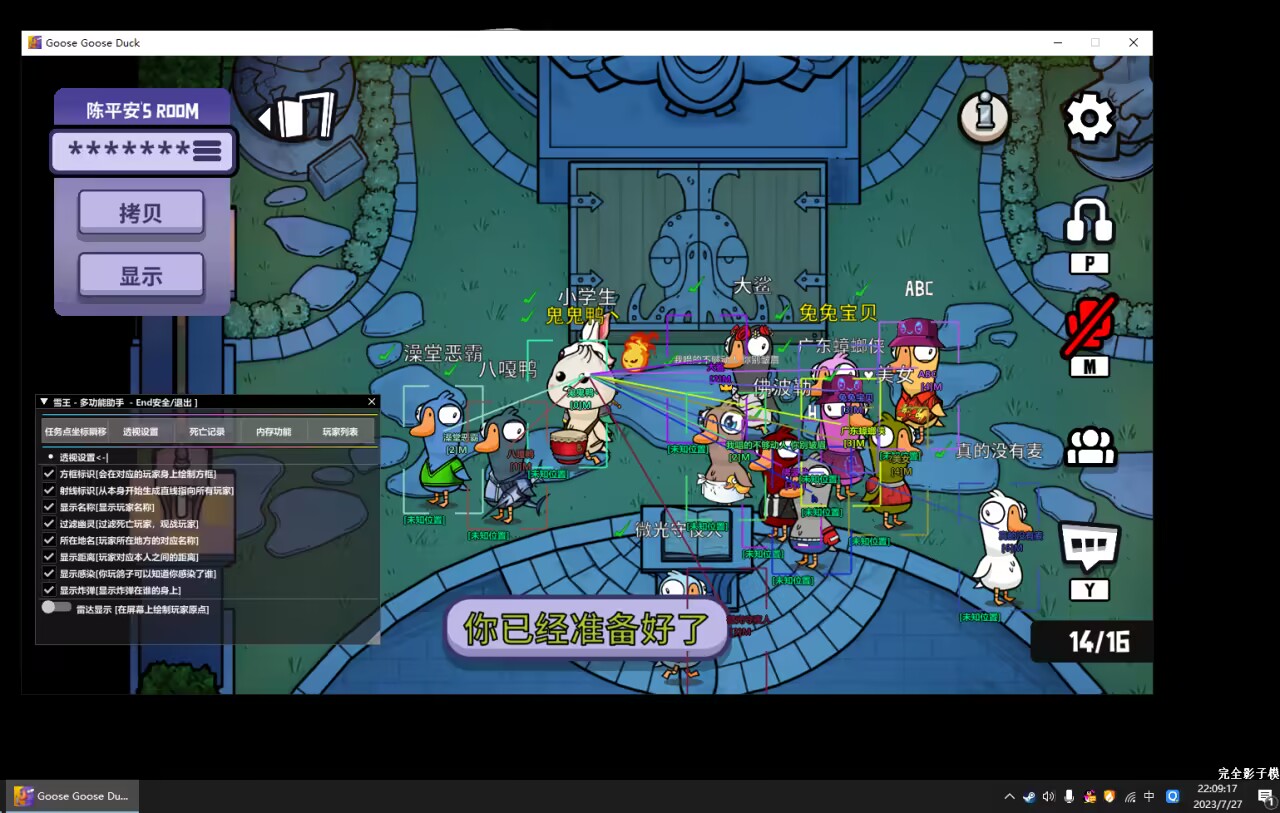The image size is (1280, 813).
Task: Uncheck the 显示名称 show-names checkbox
Action: pos(49,508)
